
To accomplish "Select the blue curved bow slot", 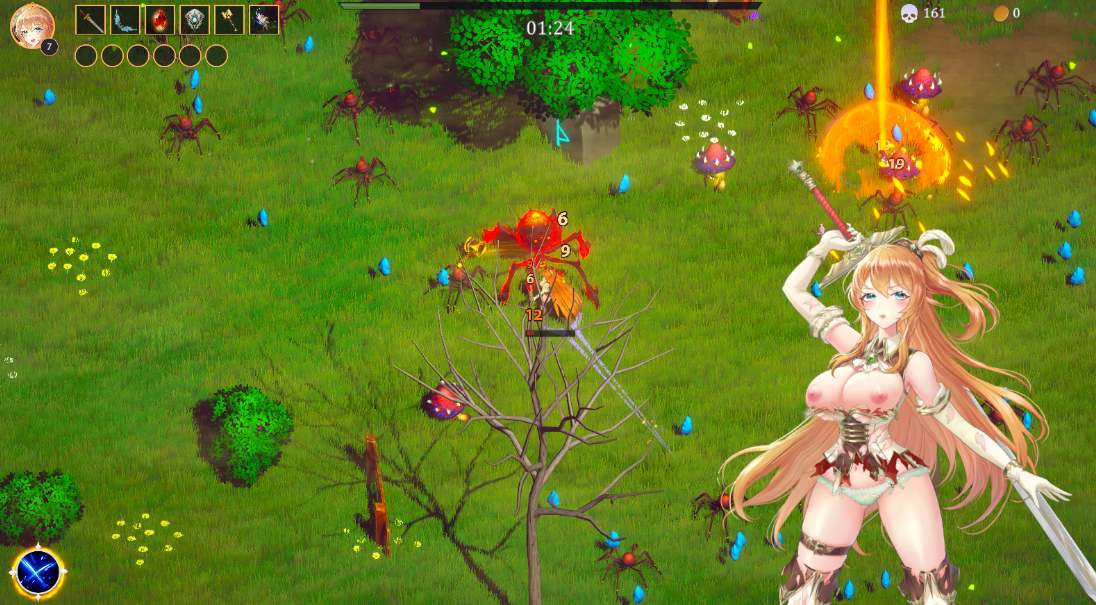I will pos(125,20).
